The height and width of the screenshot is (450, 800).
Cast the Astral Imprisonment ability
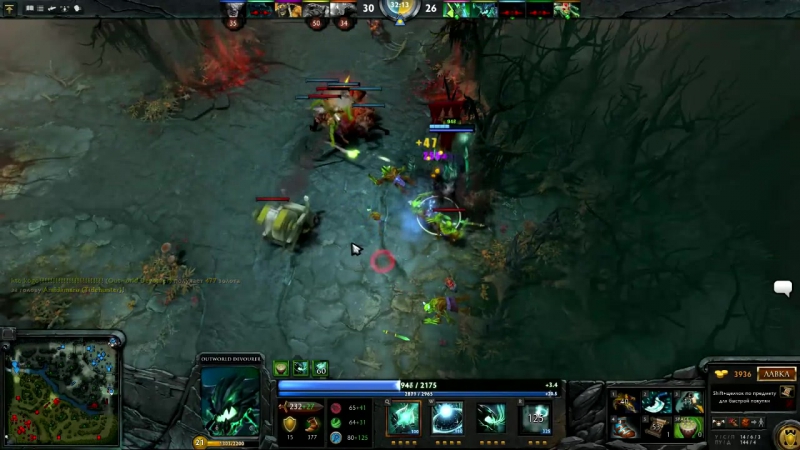pyautogui.click(x=446, y=418)
